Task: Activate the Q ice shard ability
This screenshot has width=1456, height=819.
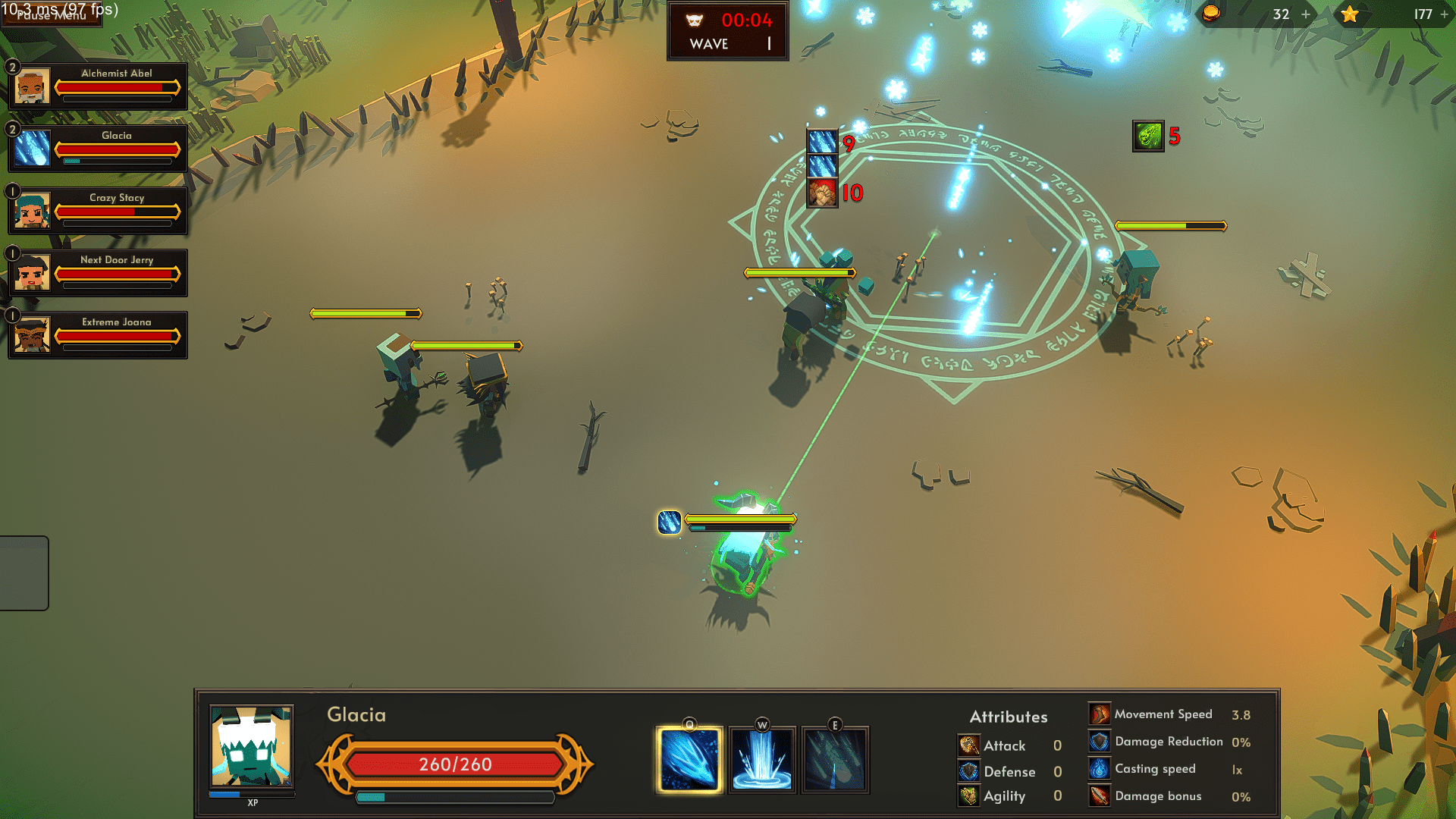Action: click(x=689, y=760)
